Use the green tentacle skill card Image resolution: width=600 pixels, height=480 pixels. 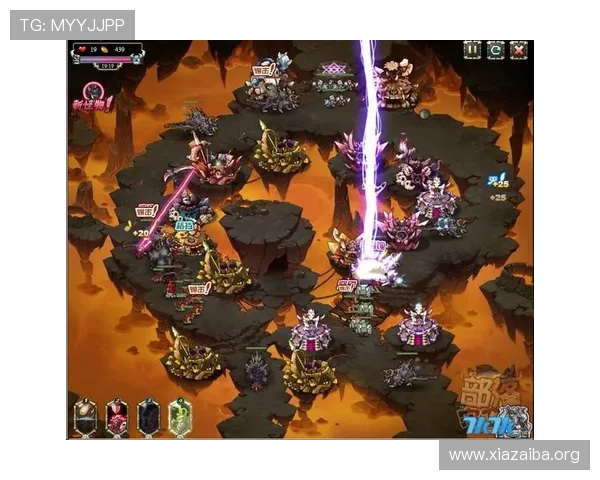pyautogui.click(x=179, y=417)
